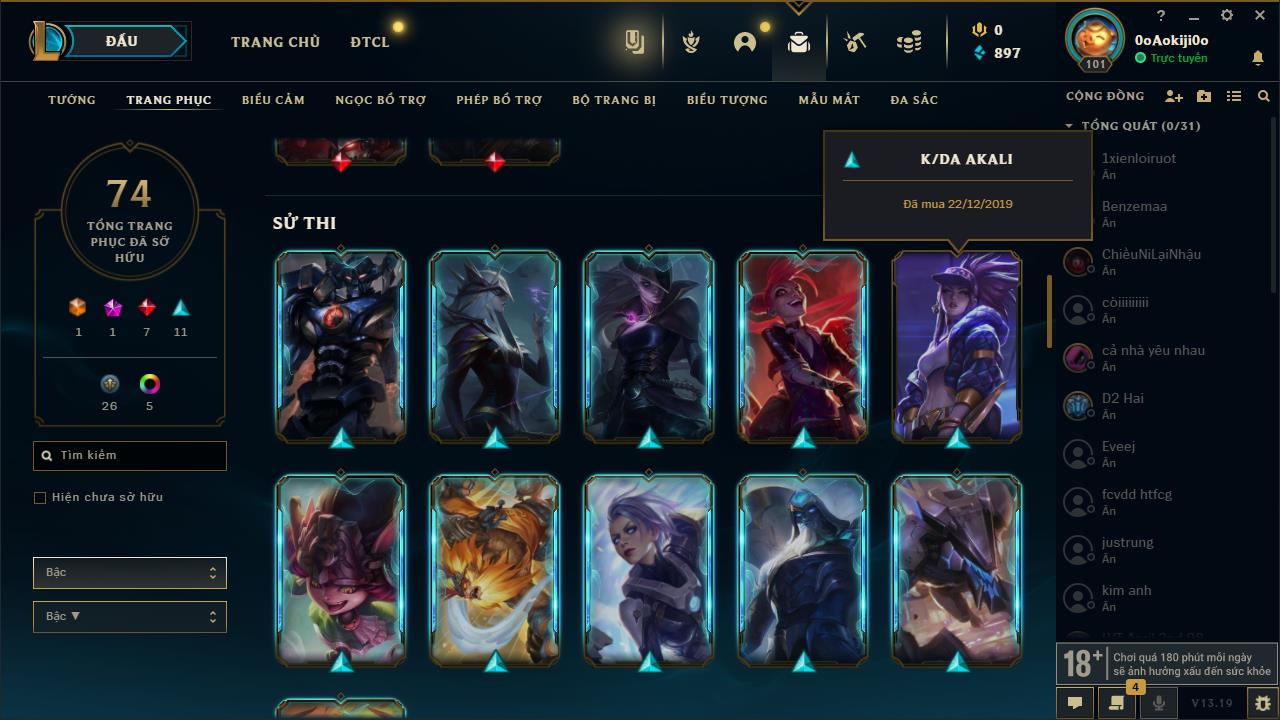Open the Store coins icon
This screenshot has height=720, width=1280.
pos(908,40)
